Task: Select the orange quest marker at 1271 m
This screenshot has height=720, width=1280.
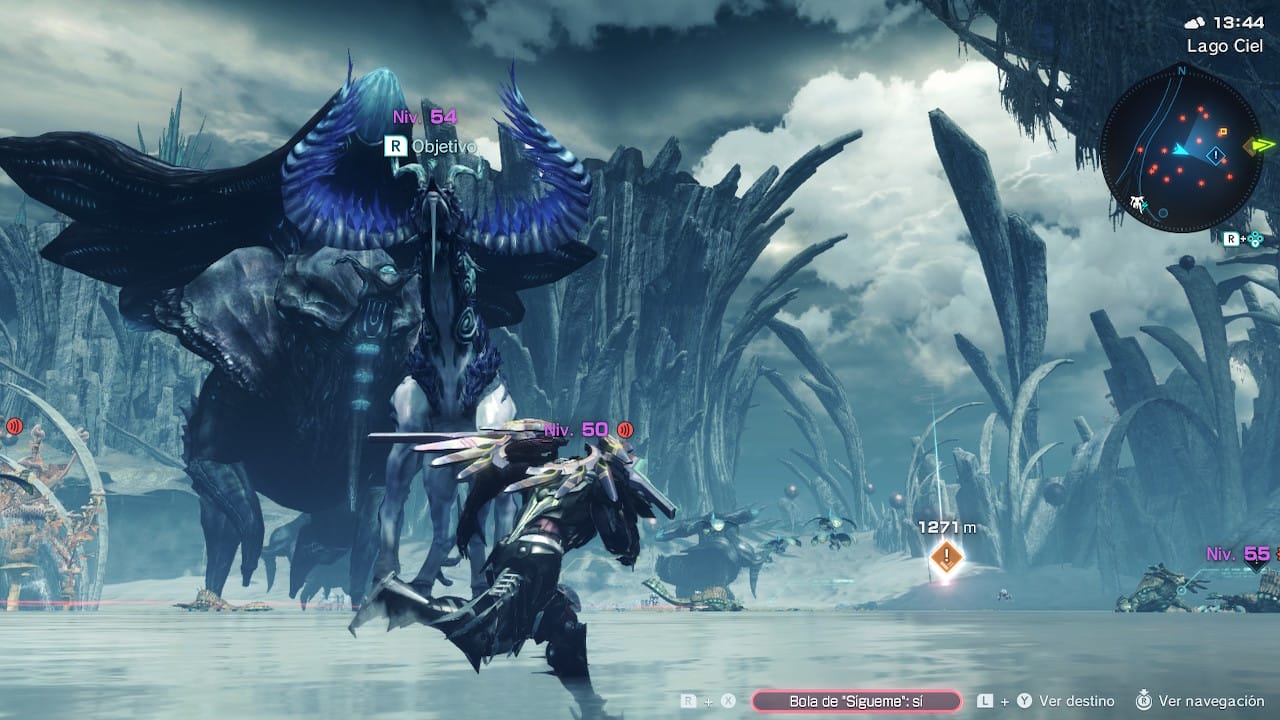Action: tap(945, 557)
